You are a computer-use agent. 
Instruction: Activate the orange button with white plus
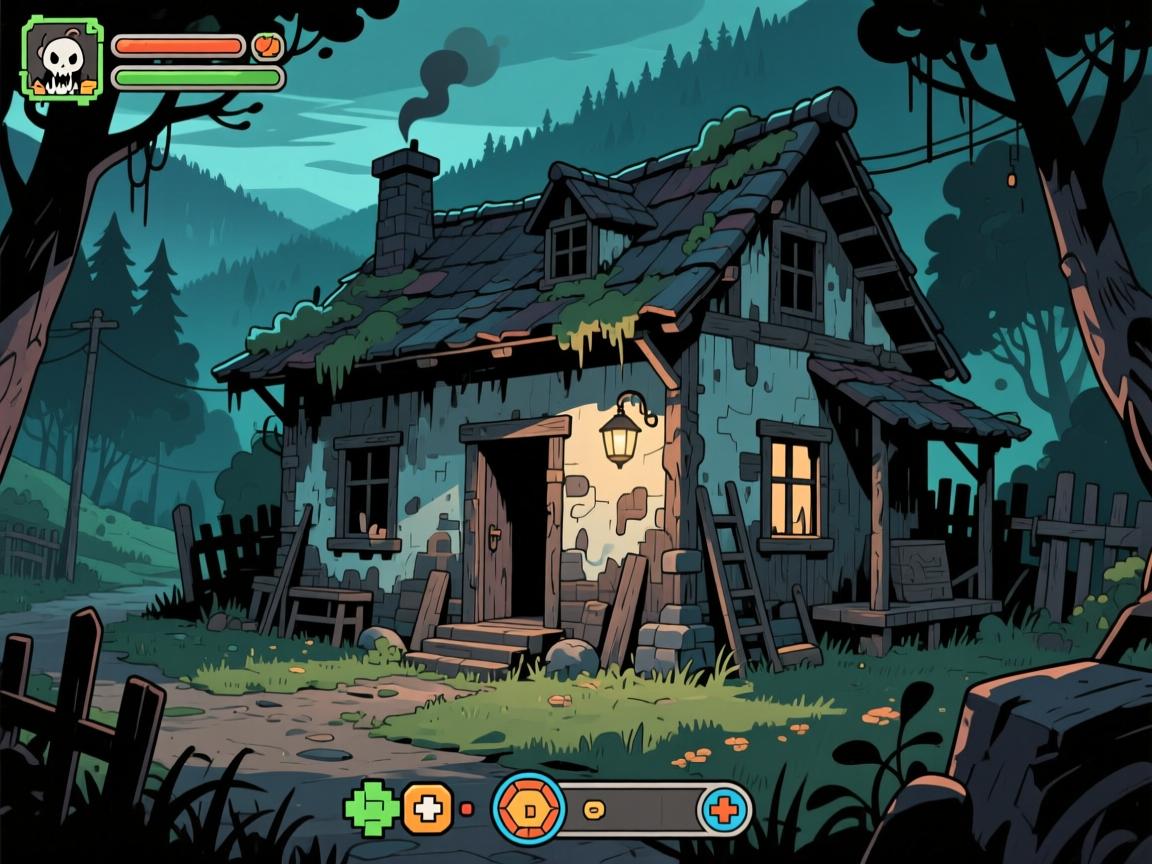point(428,808)
